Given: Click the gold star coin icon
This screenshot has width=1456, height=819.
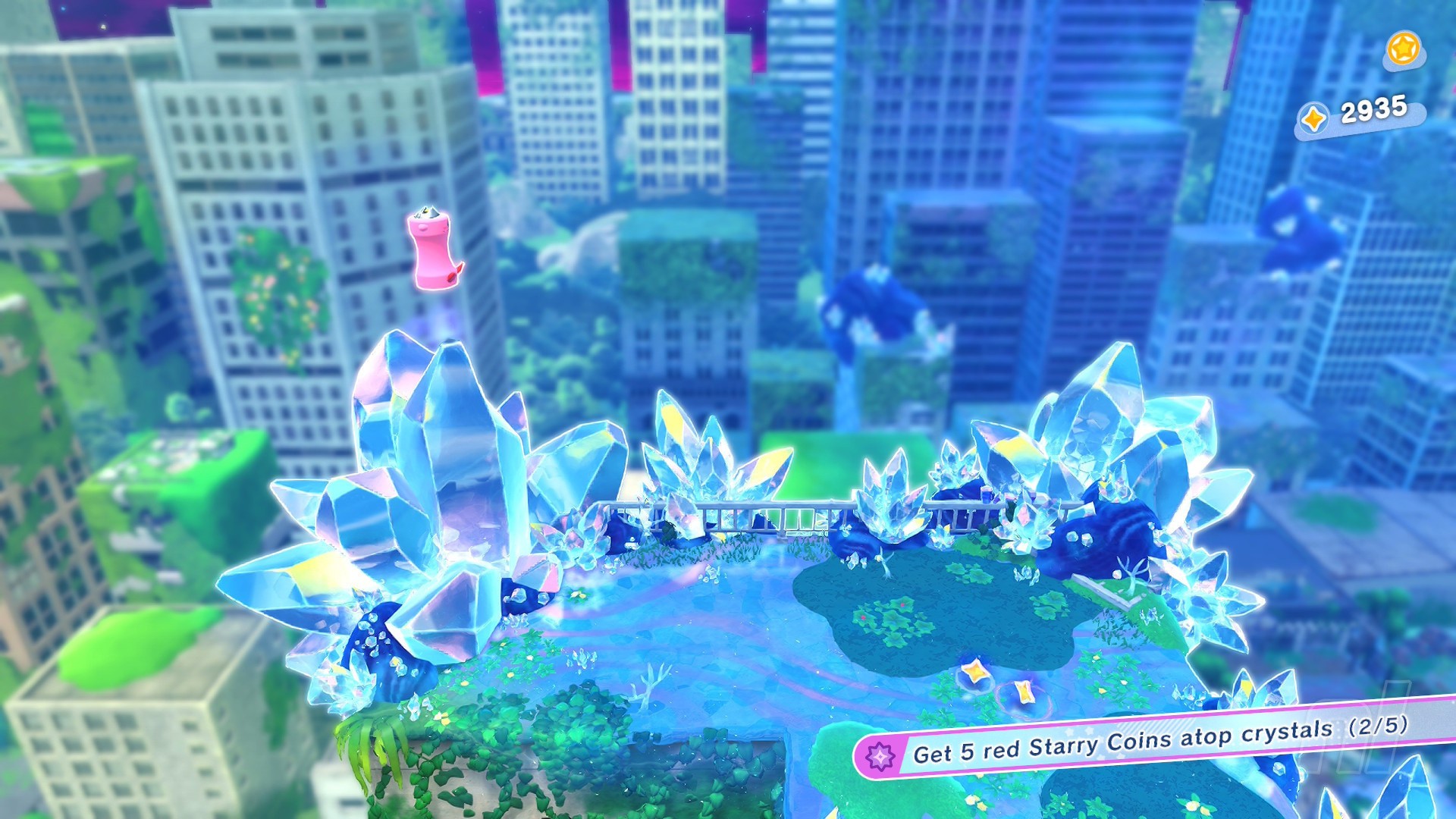Looking at the screenshot, I should [x=1403, y=49].
